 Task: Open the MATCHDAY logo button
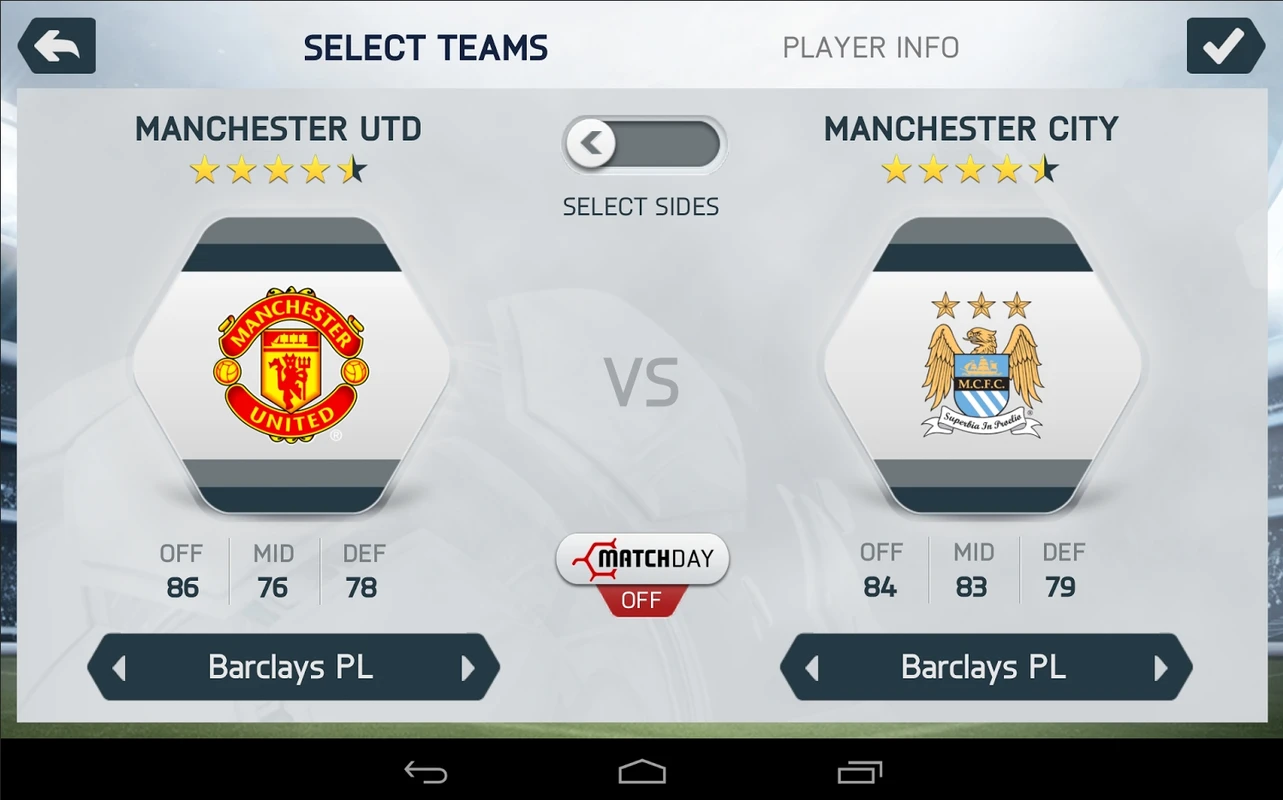pyautogui.click(x=642, y=558)
